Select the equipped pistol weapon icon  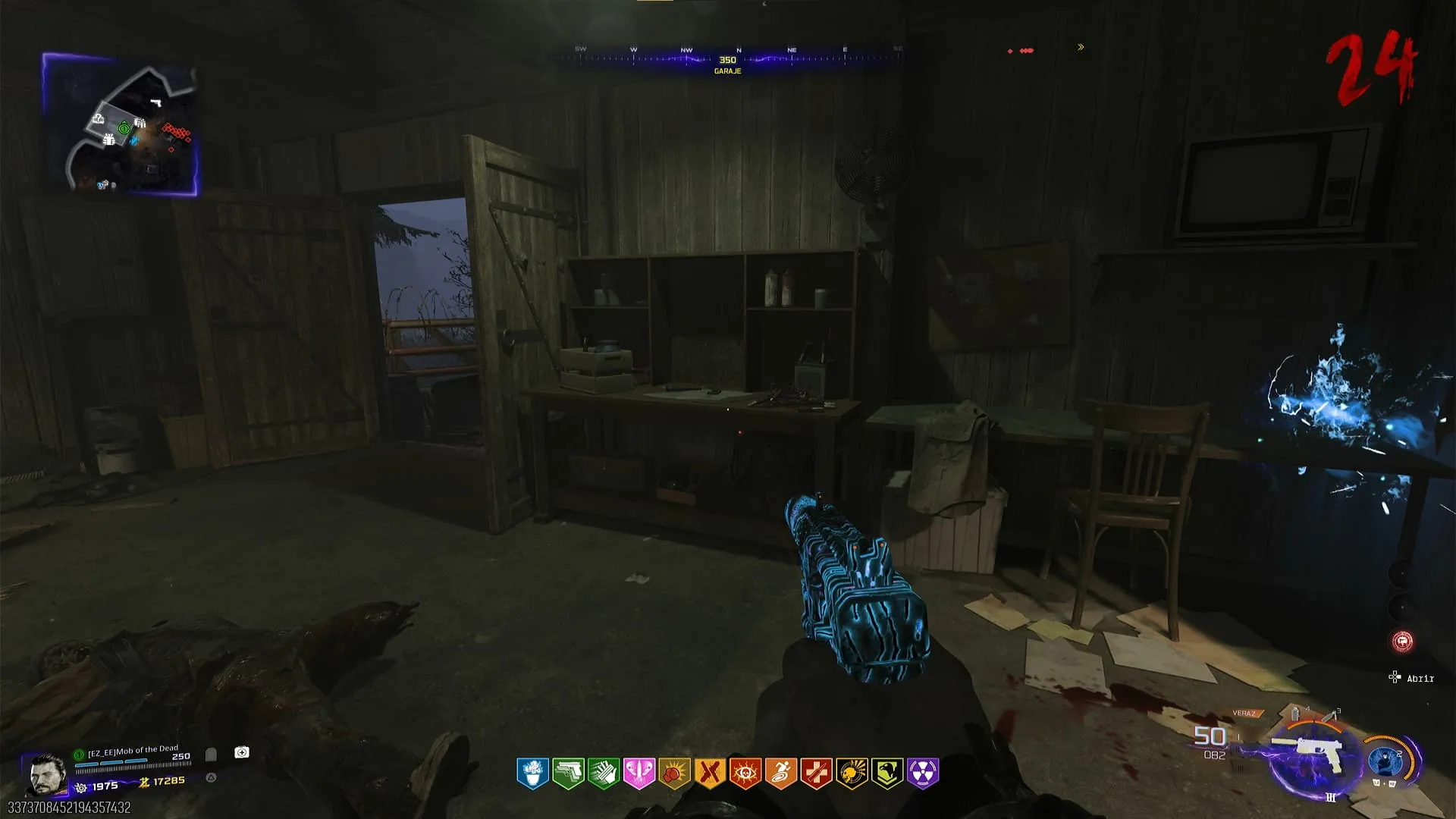(1316, 755)
